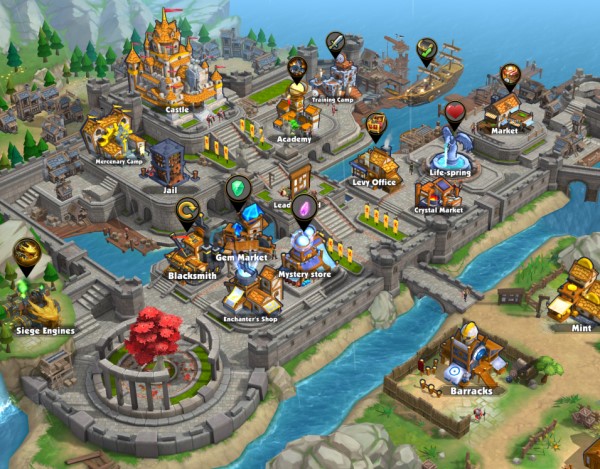Select the green sword pin above the ship

tap(427, 49)
